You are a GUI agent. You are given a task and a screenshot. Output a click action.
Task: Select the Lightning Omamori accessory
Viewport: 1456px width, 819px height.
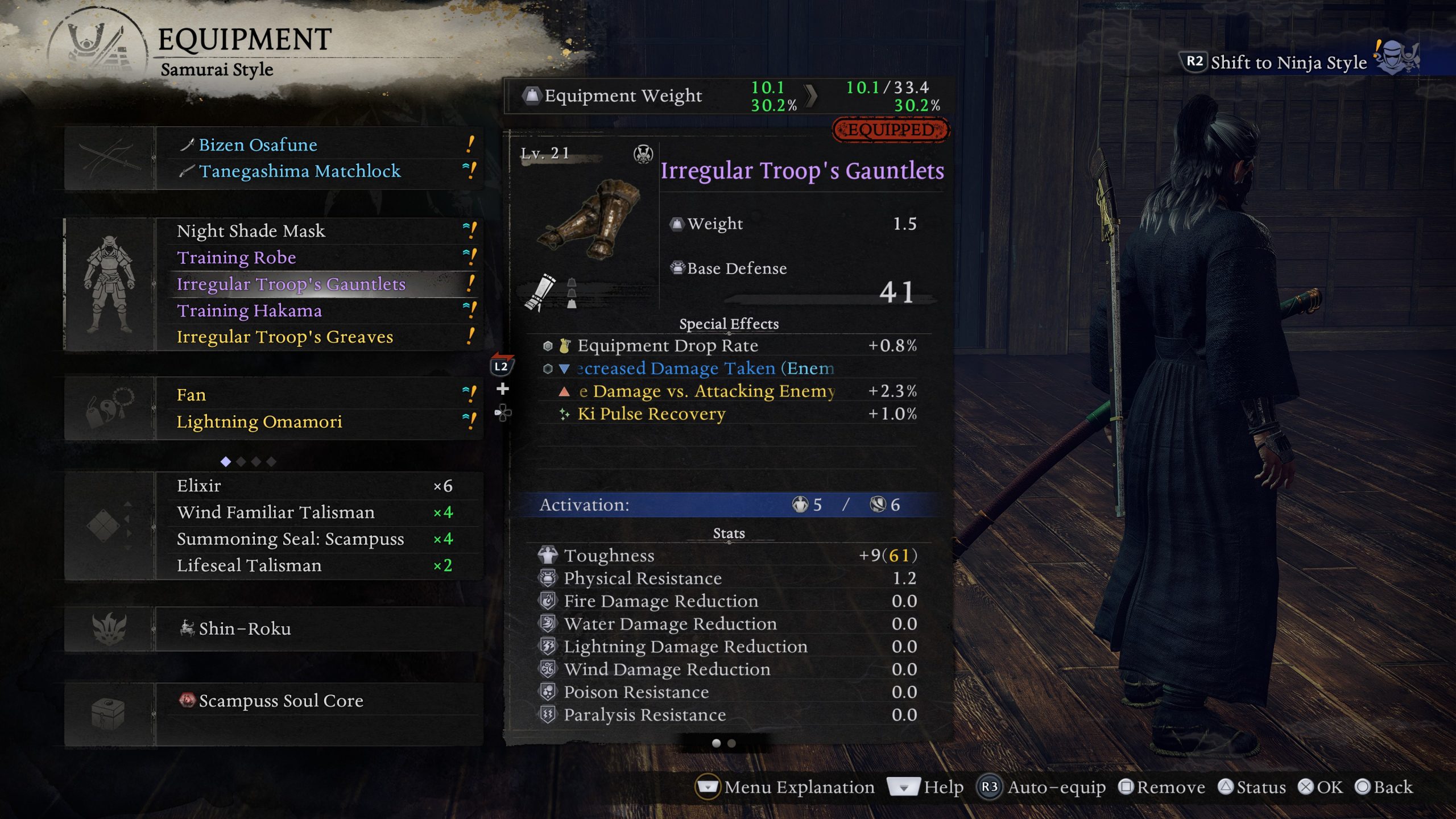[x=259, y=421]
